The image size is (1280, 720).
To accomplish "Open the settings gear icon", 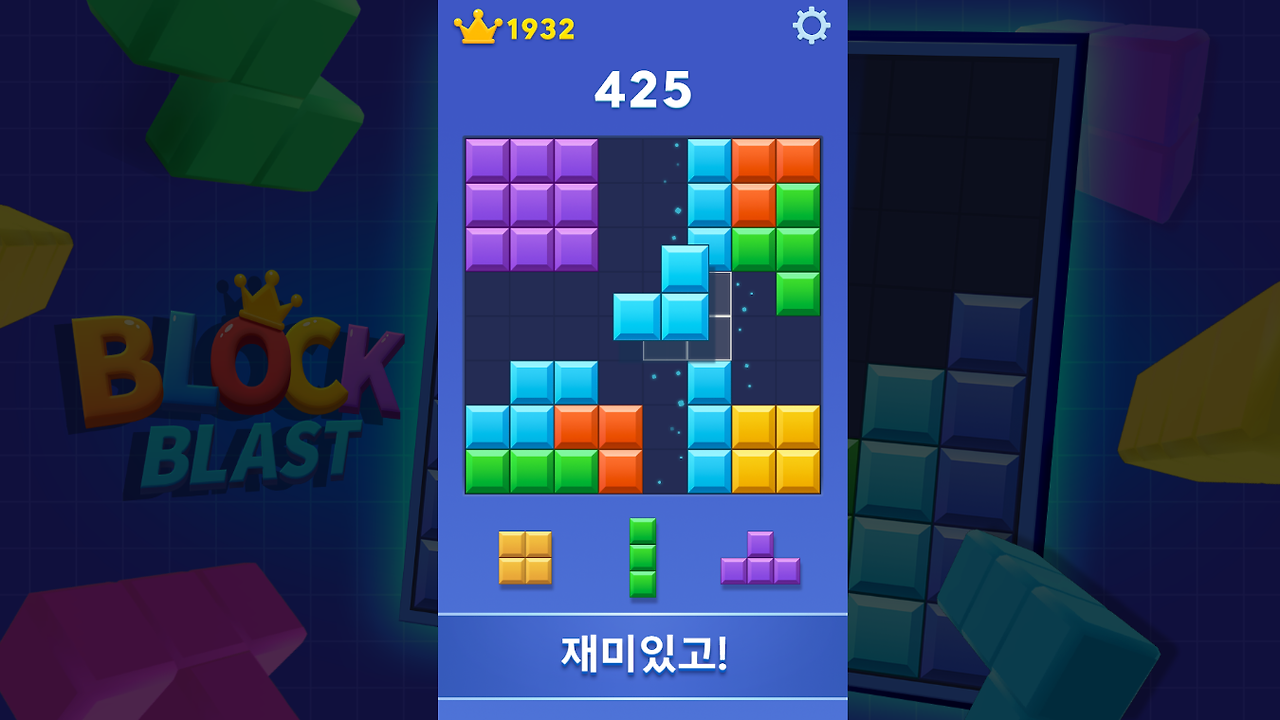I will 812,25.
